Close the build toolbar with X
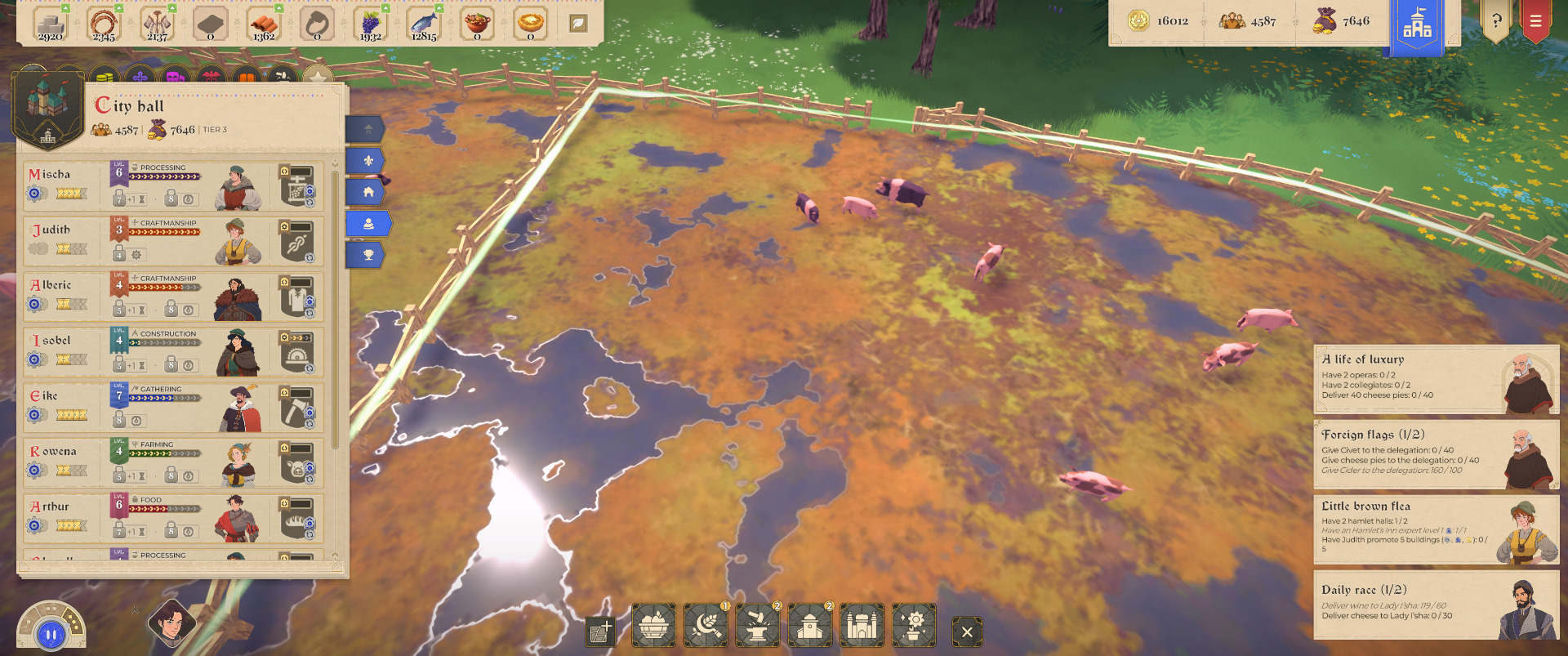This screenshot has width=1568, height=656. (967, 631)
